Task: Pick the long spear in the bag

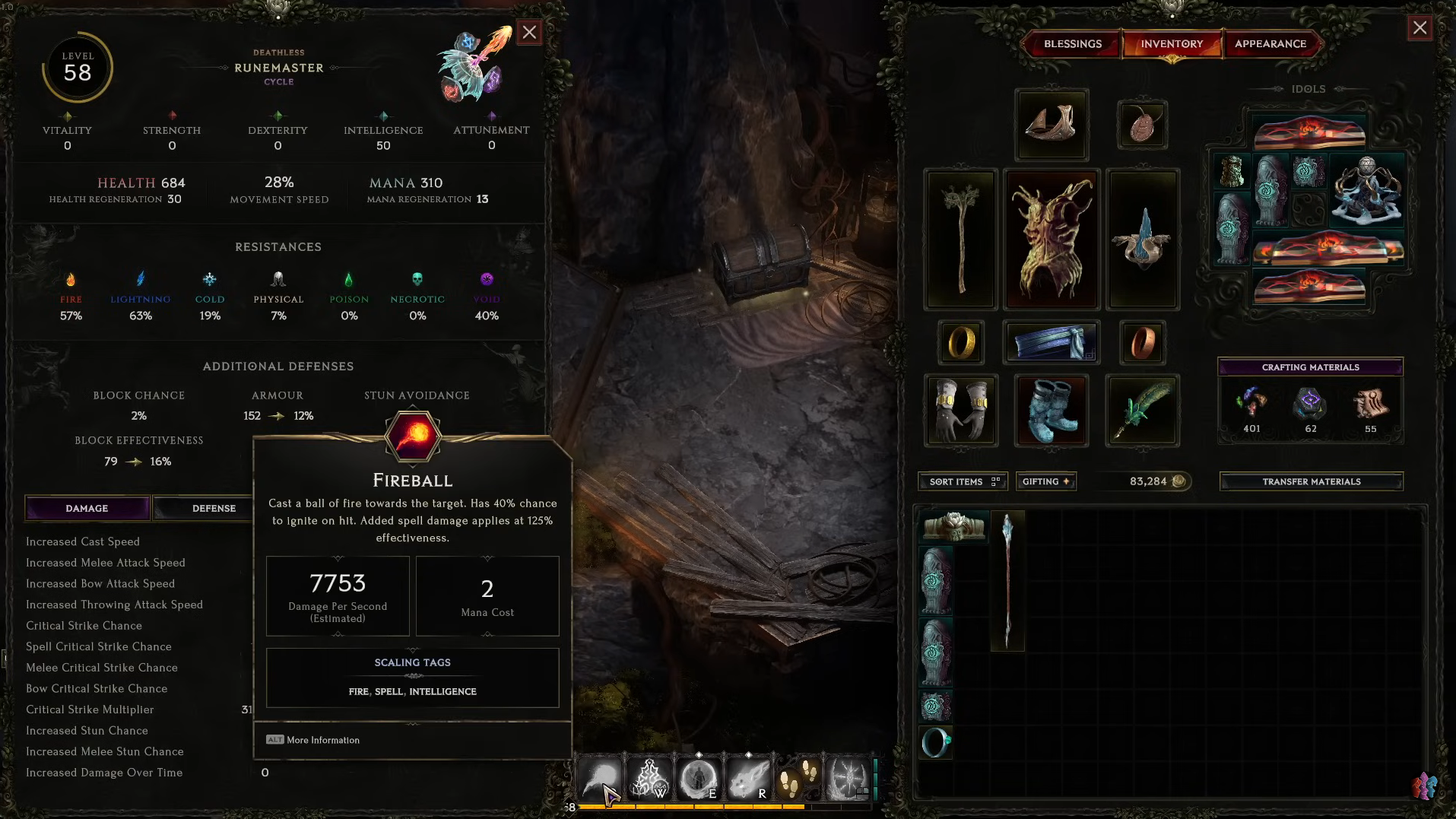Action: tap(1007, 581)
